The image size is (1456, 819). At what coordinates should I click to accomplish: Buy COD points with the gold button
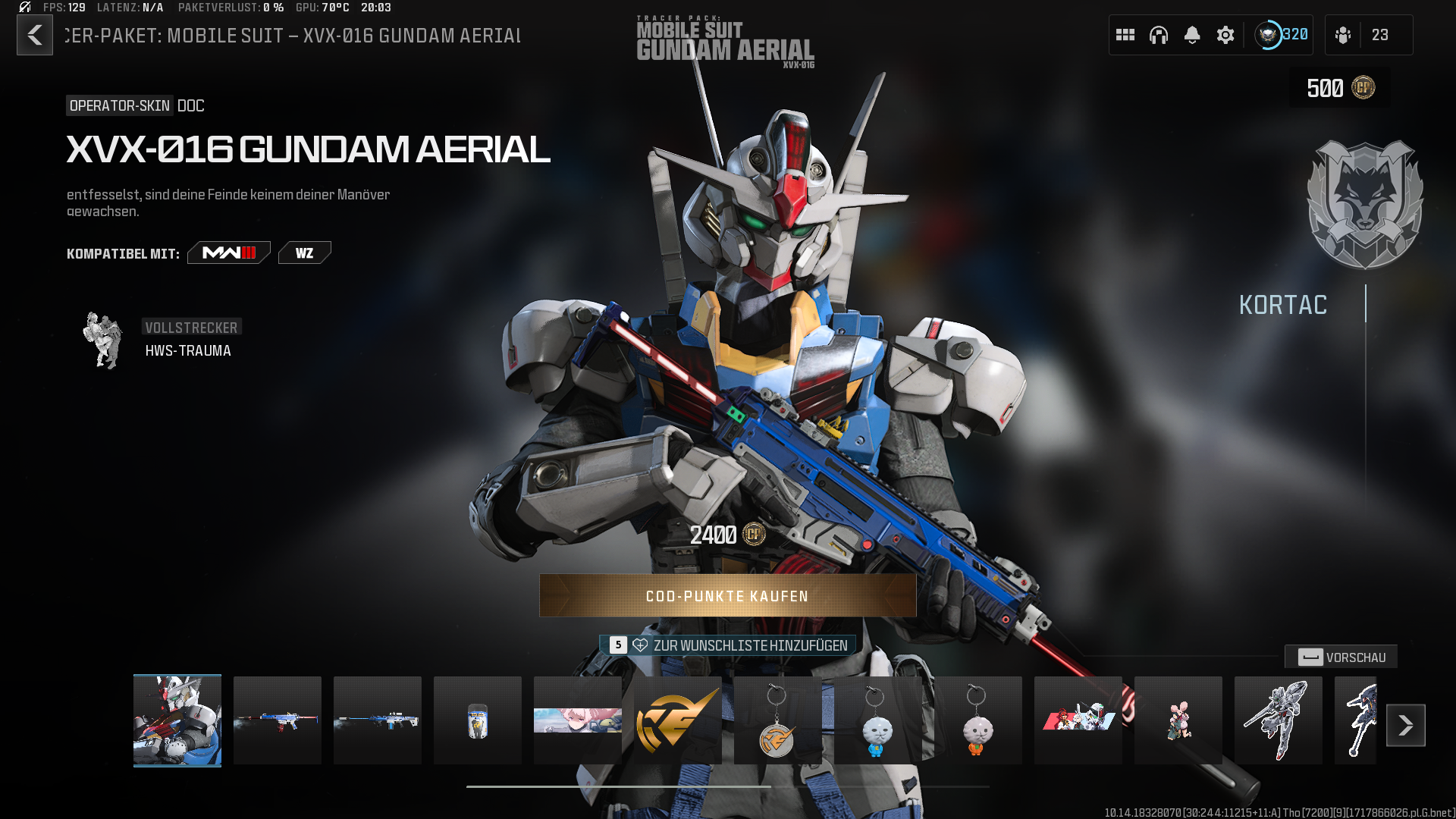[x=727, y=596]
